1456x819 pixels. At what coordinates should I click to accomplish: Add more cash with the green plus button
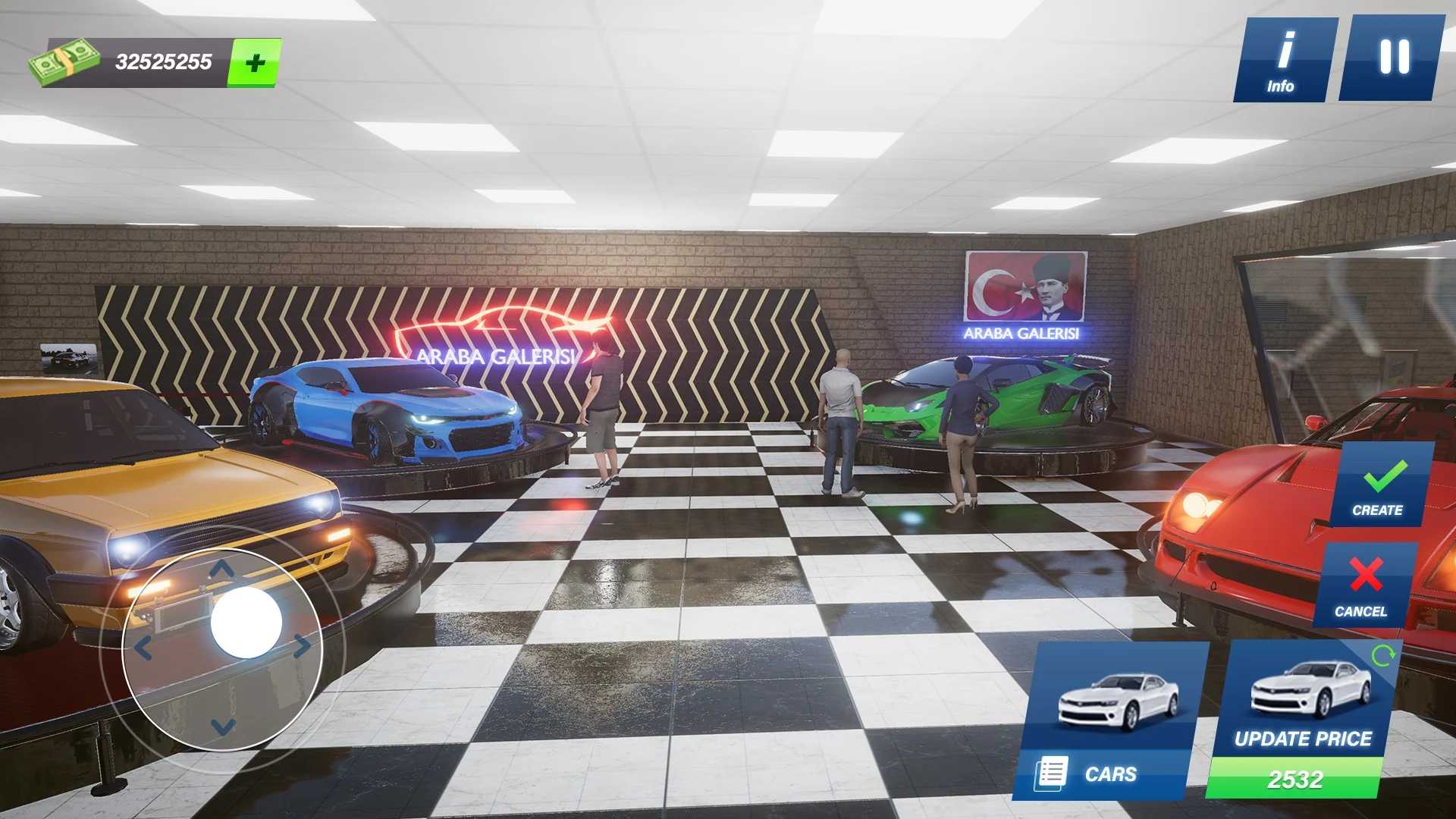[255, 62]
